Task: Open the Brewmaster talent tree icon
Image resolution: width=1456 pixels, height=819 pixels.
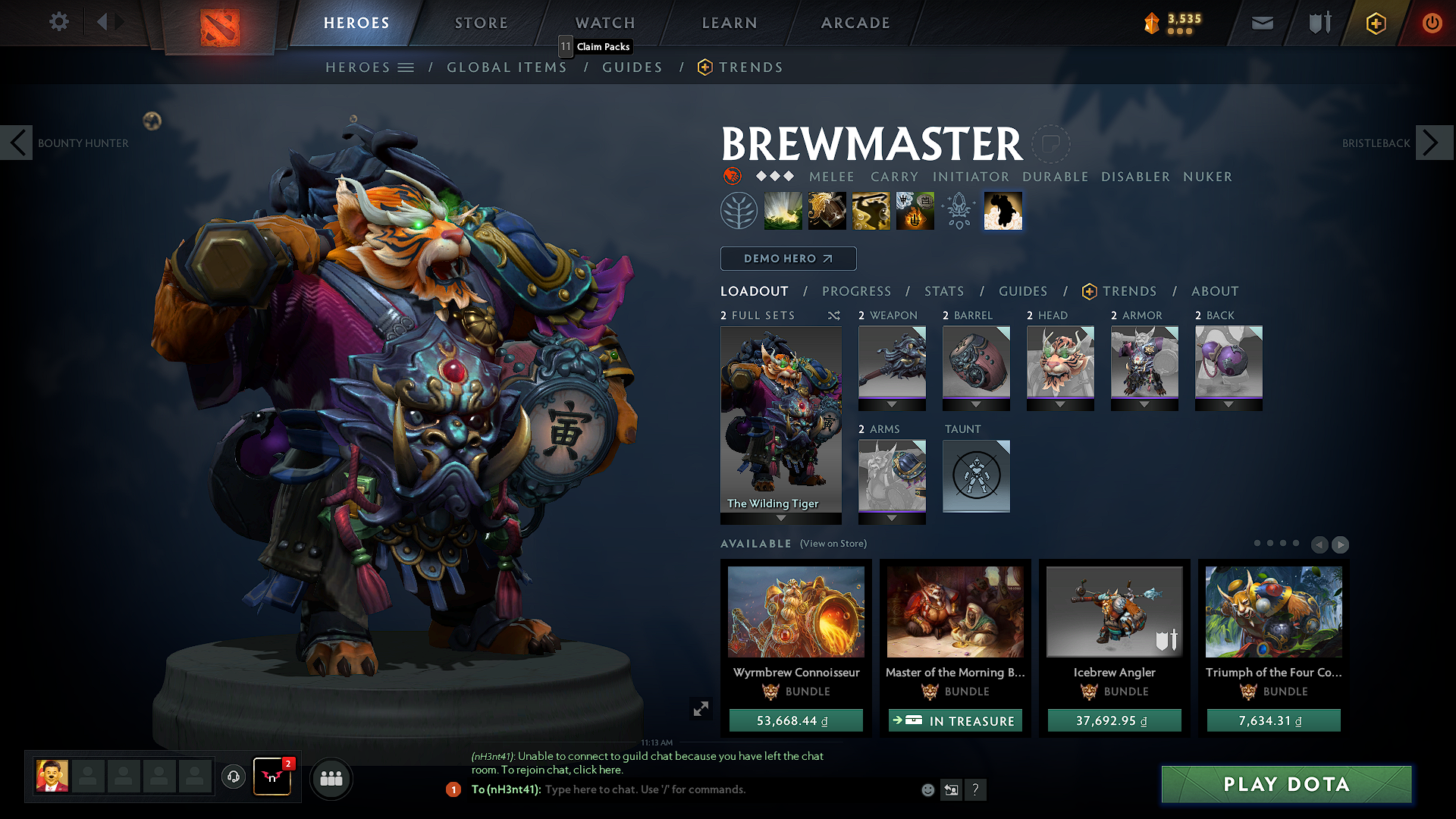Action: 739,211
